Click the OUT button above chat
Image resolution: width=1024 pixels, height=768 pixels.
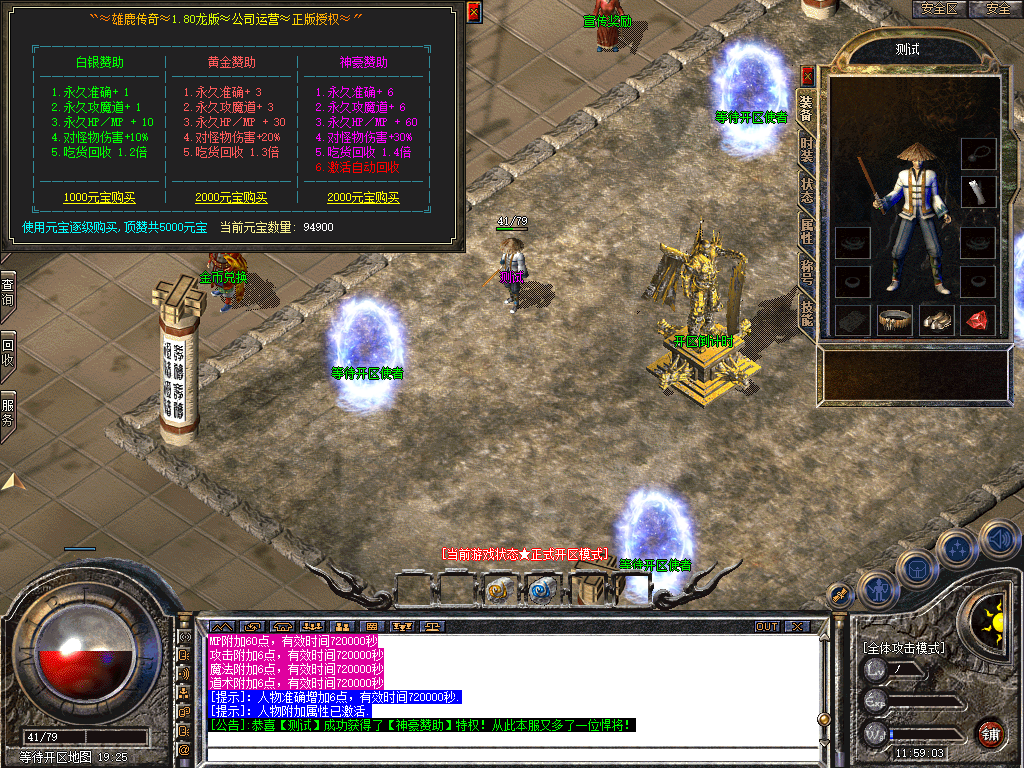click(767, 626)
